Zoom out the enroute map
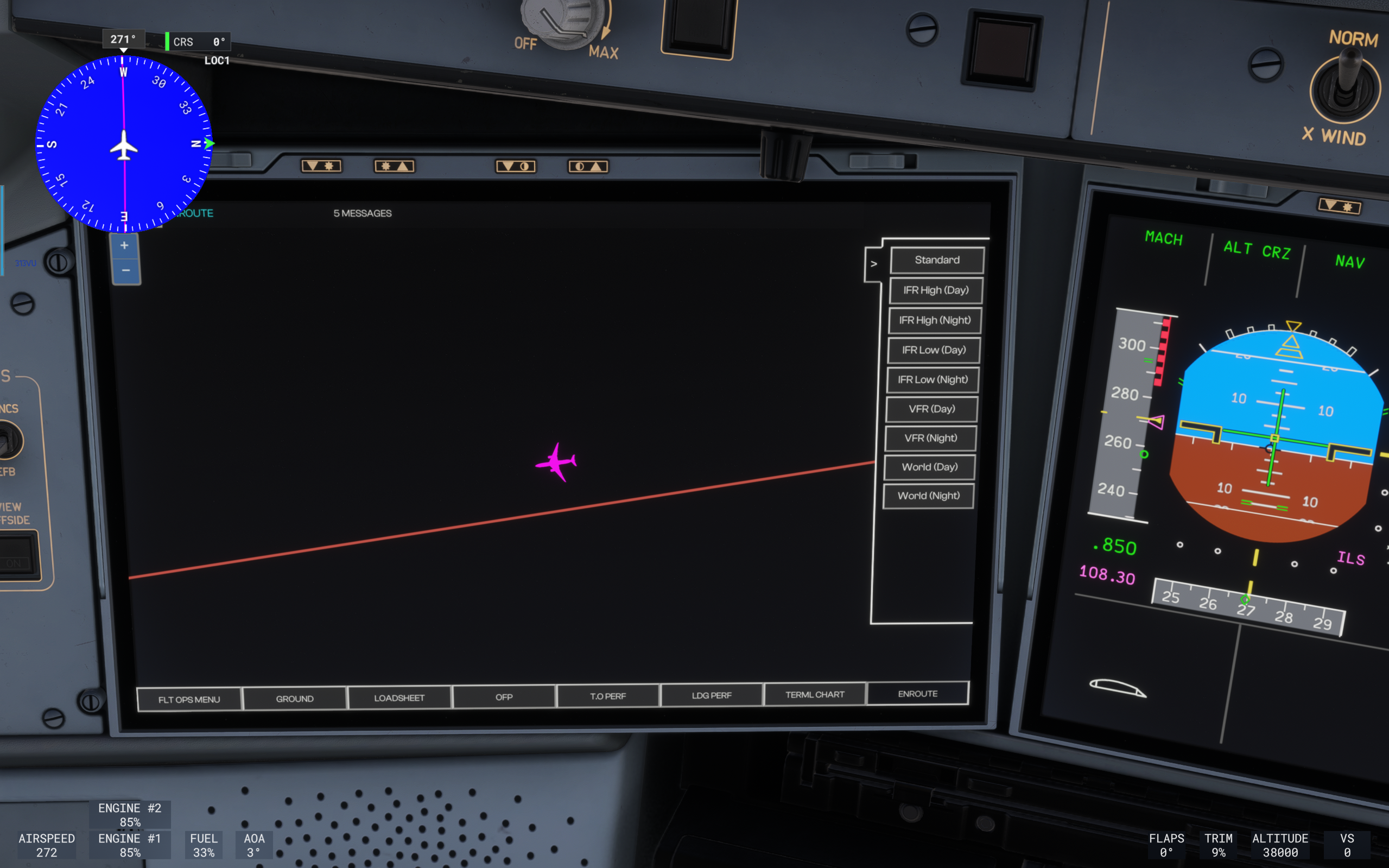The width and height of the screenshot is (1389, 868). point(126,270)
